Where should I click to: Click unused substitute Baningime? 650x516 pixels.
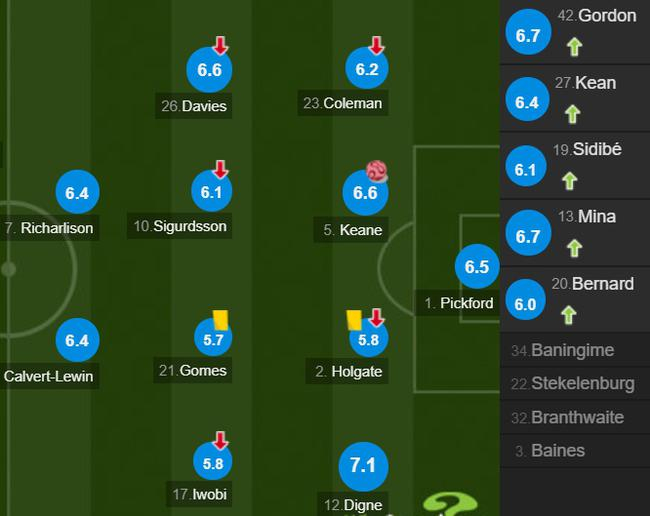[x=575, y=351]
